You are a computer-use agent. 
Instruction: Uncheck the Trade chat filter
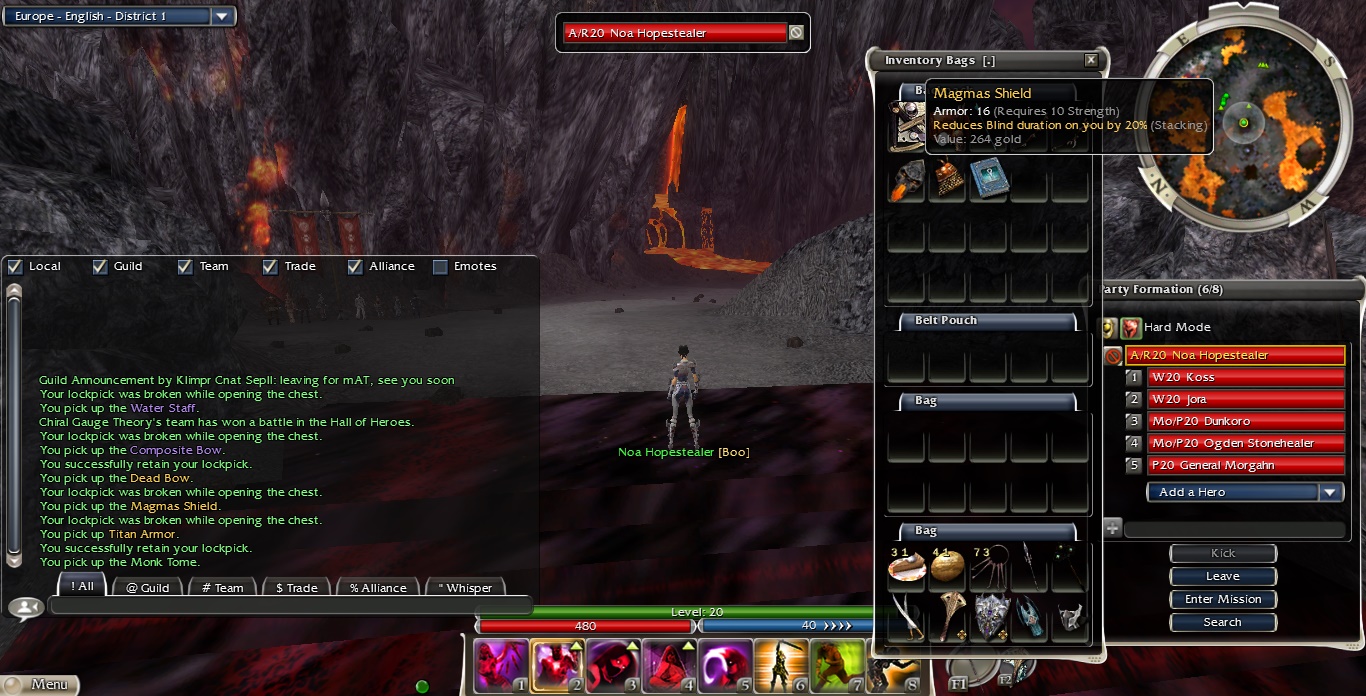pos(270,267)
